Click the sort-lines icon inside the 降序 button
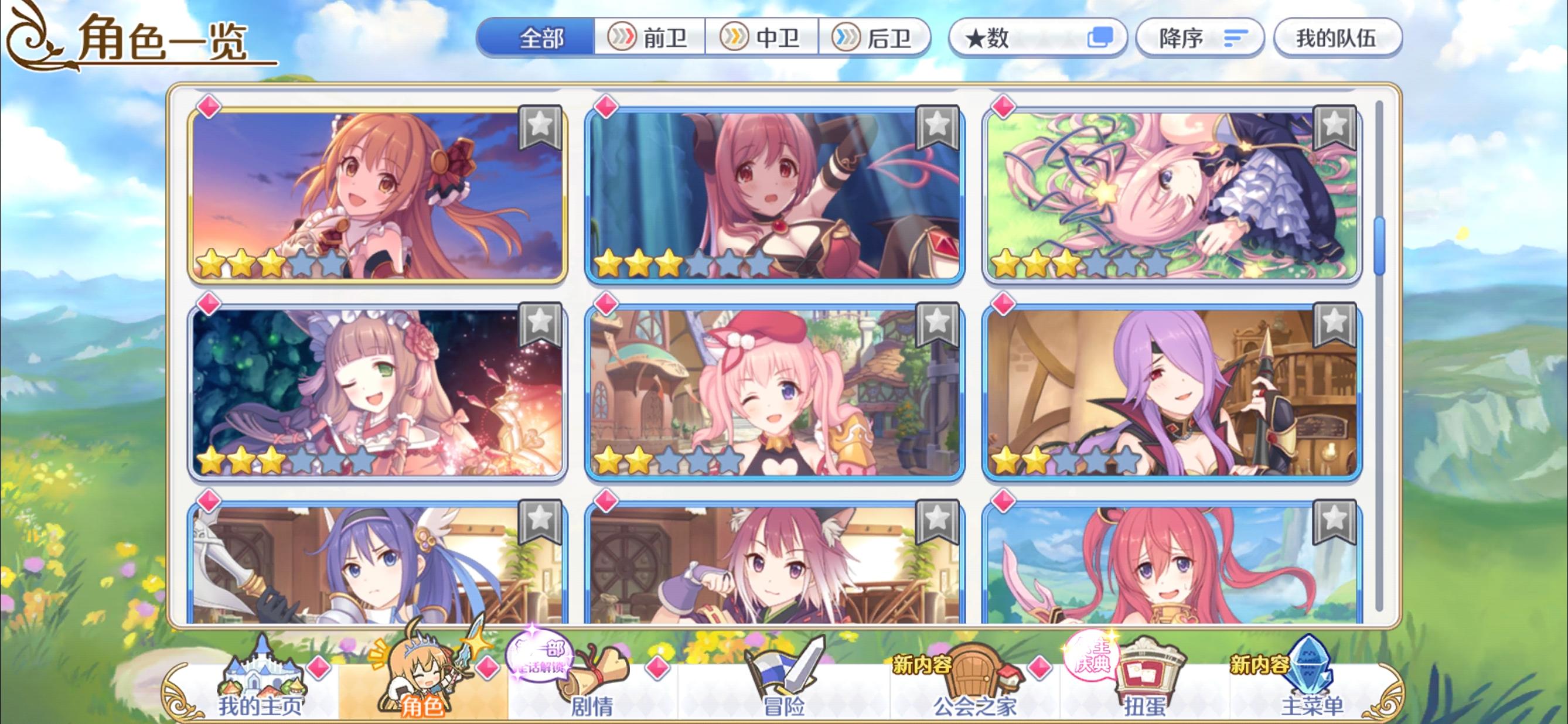This screenshot has height=724, width=1568. pos(1236,37)
